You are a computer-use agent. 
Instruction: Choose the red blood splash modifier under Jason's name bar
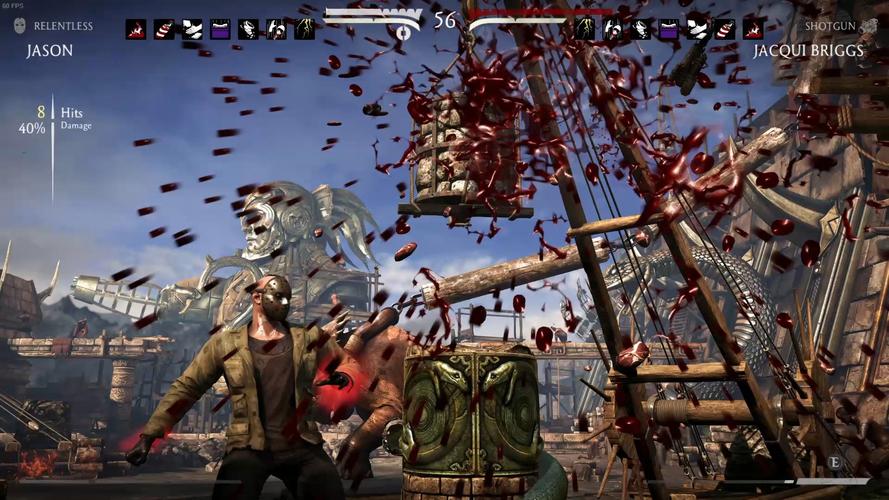coord(136,29)
